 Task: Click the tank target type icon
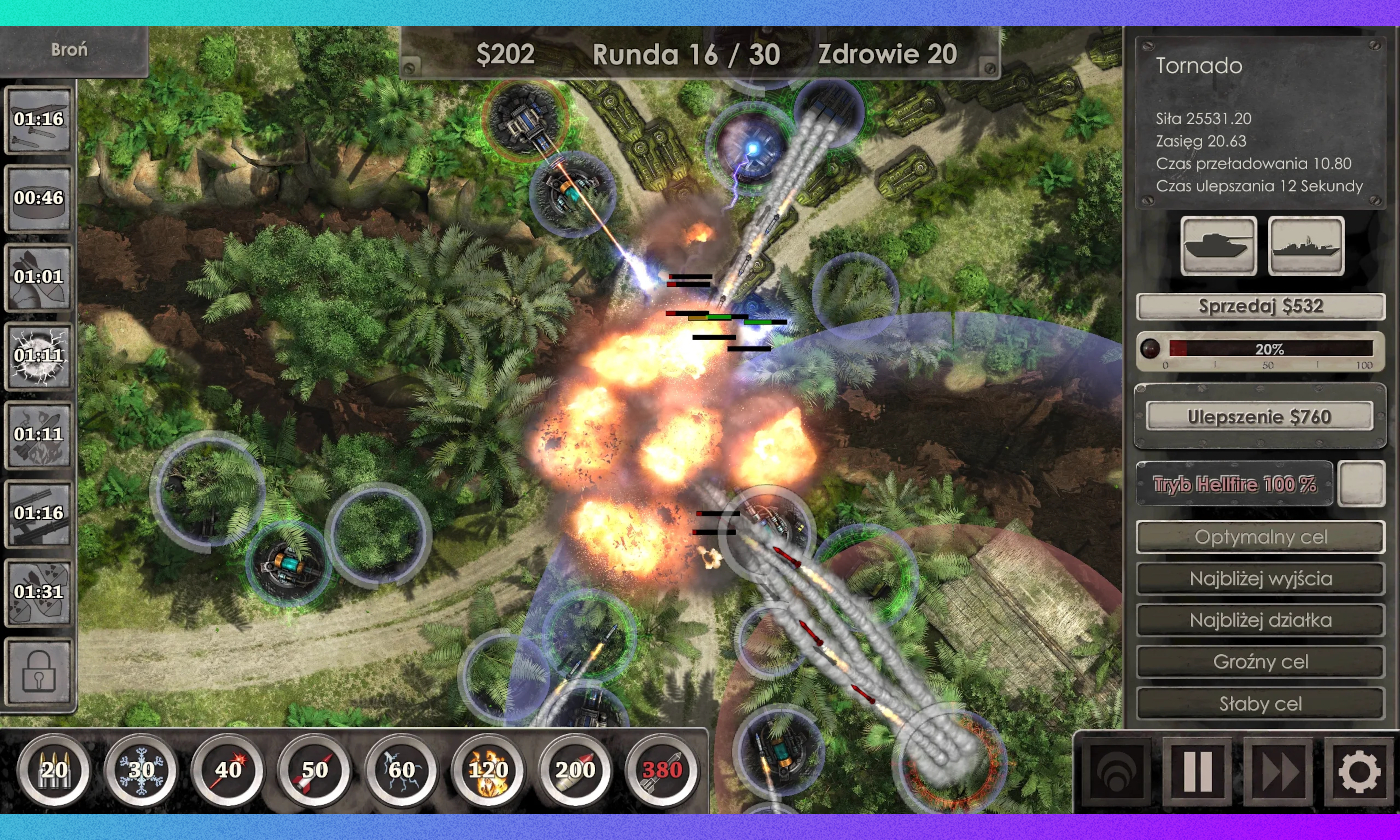click(x=1218, y=245)
